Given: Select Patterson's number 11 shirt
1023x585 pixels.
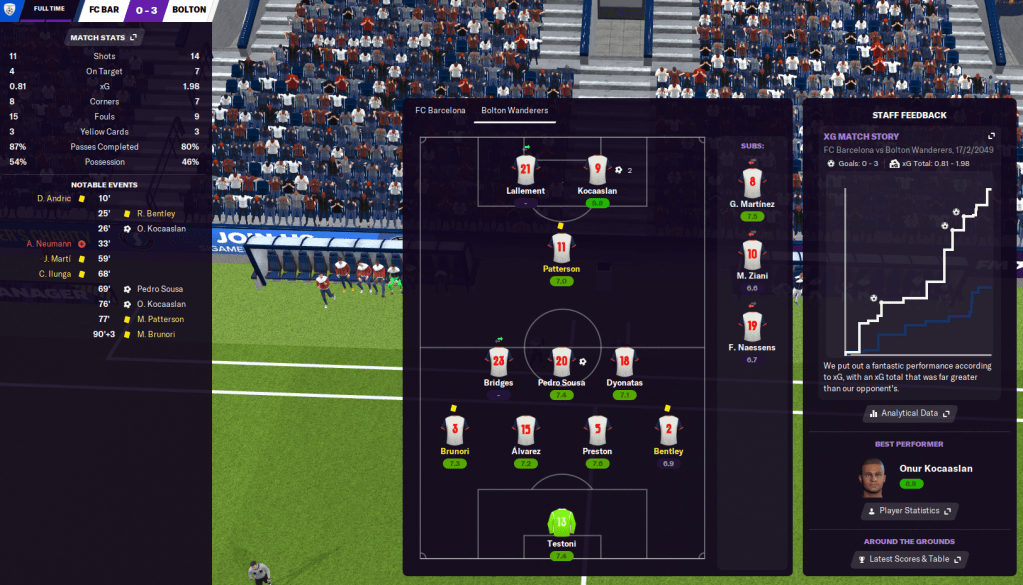Looking at the screenshot, I should tap(561, 247).
